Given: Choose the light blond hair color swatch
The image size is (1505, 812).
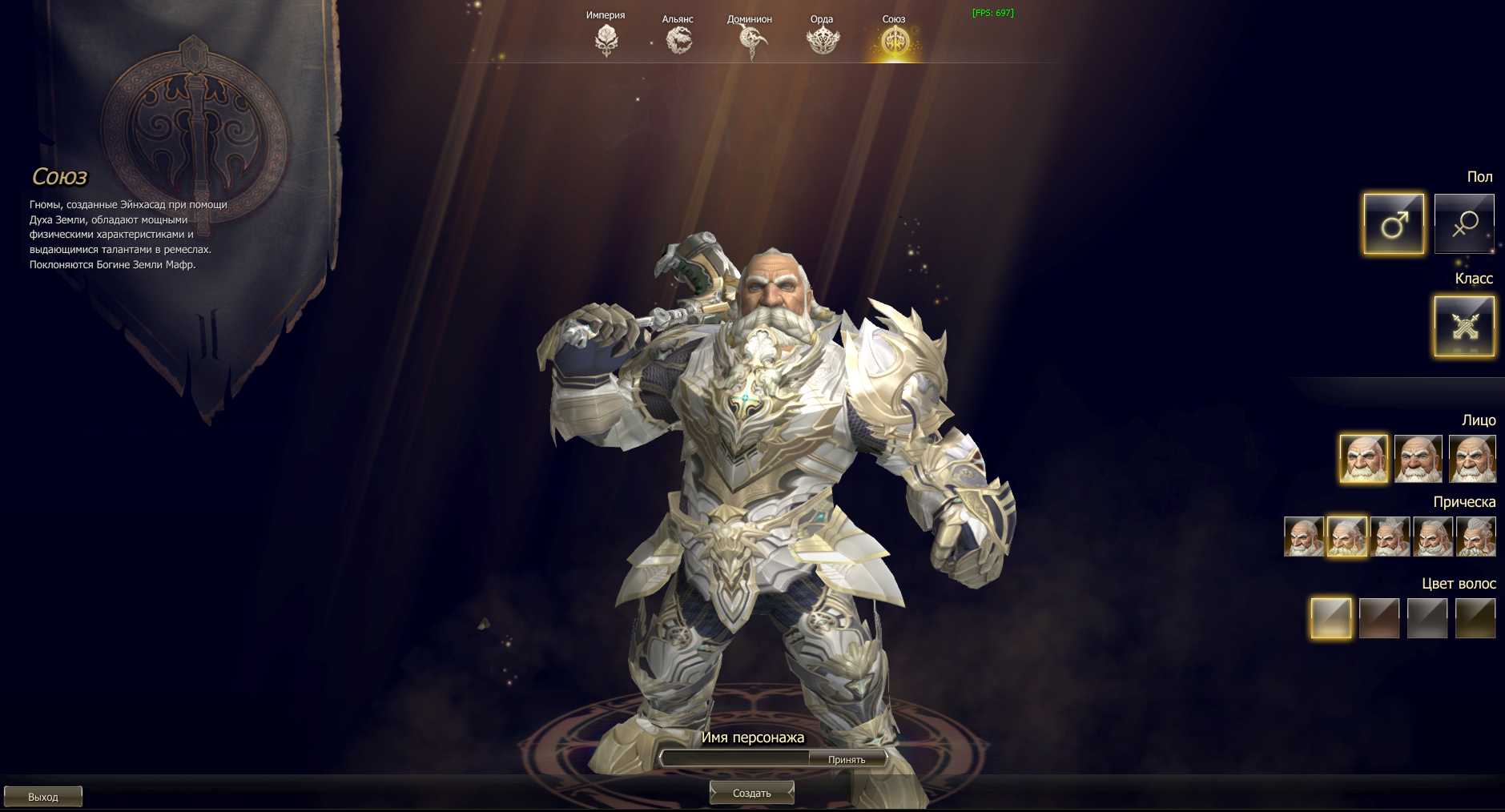Looking at the screenshot, I should click(1331, 618).
